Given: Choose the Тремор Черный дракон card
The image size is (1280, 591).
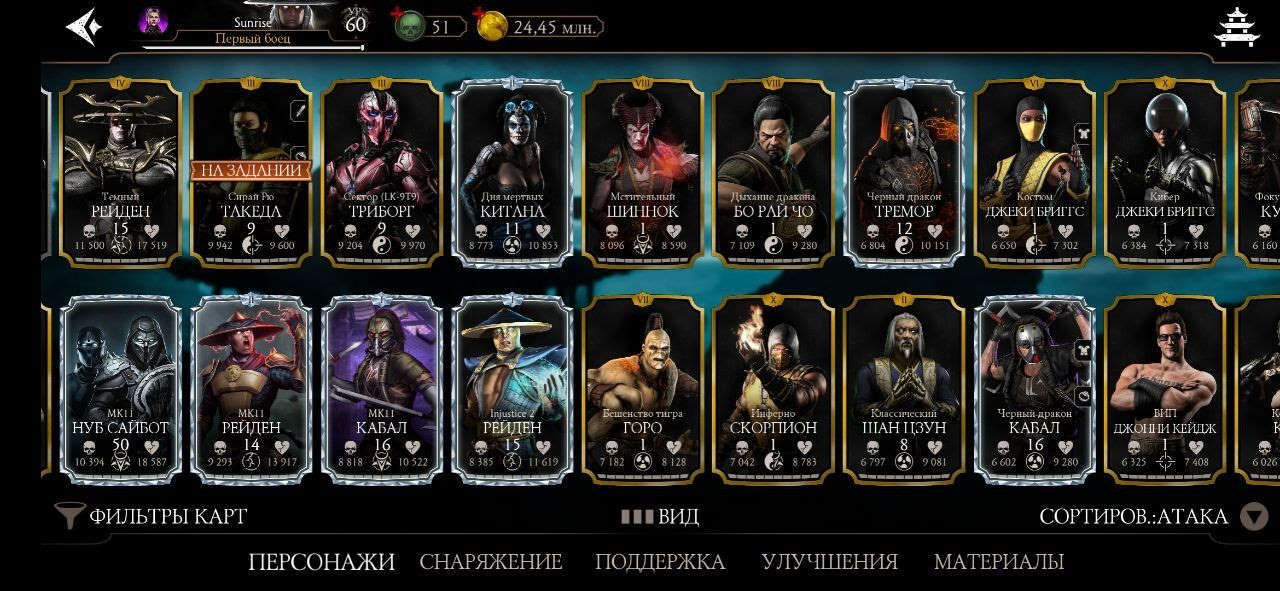Looking at the screenshot, I should point(903,172).
